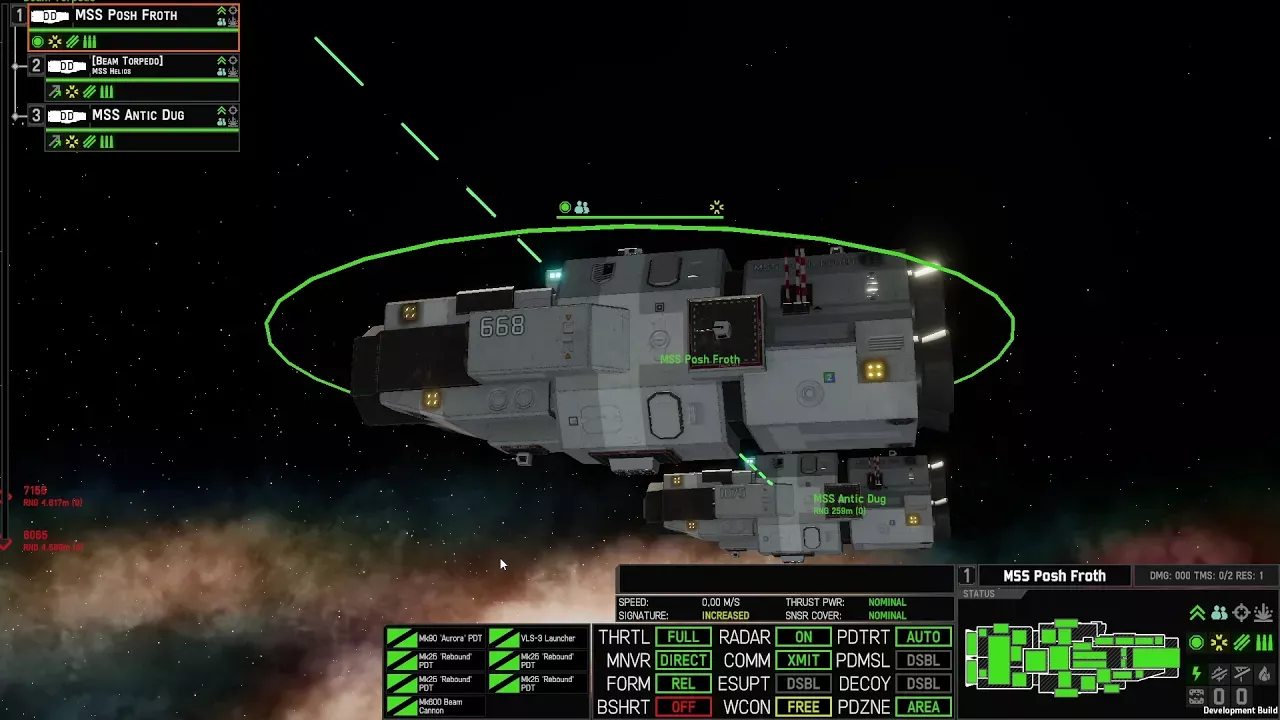The width and height of the screenshot is (1280, 720).
Task: Click the PDMSL DSBL button
Action: tap(923, 660)
